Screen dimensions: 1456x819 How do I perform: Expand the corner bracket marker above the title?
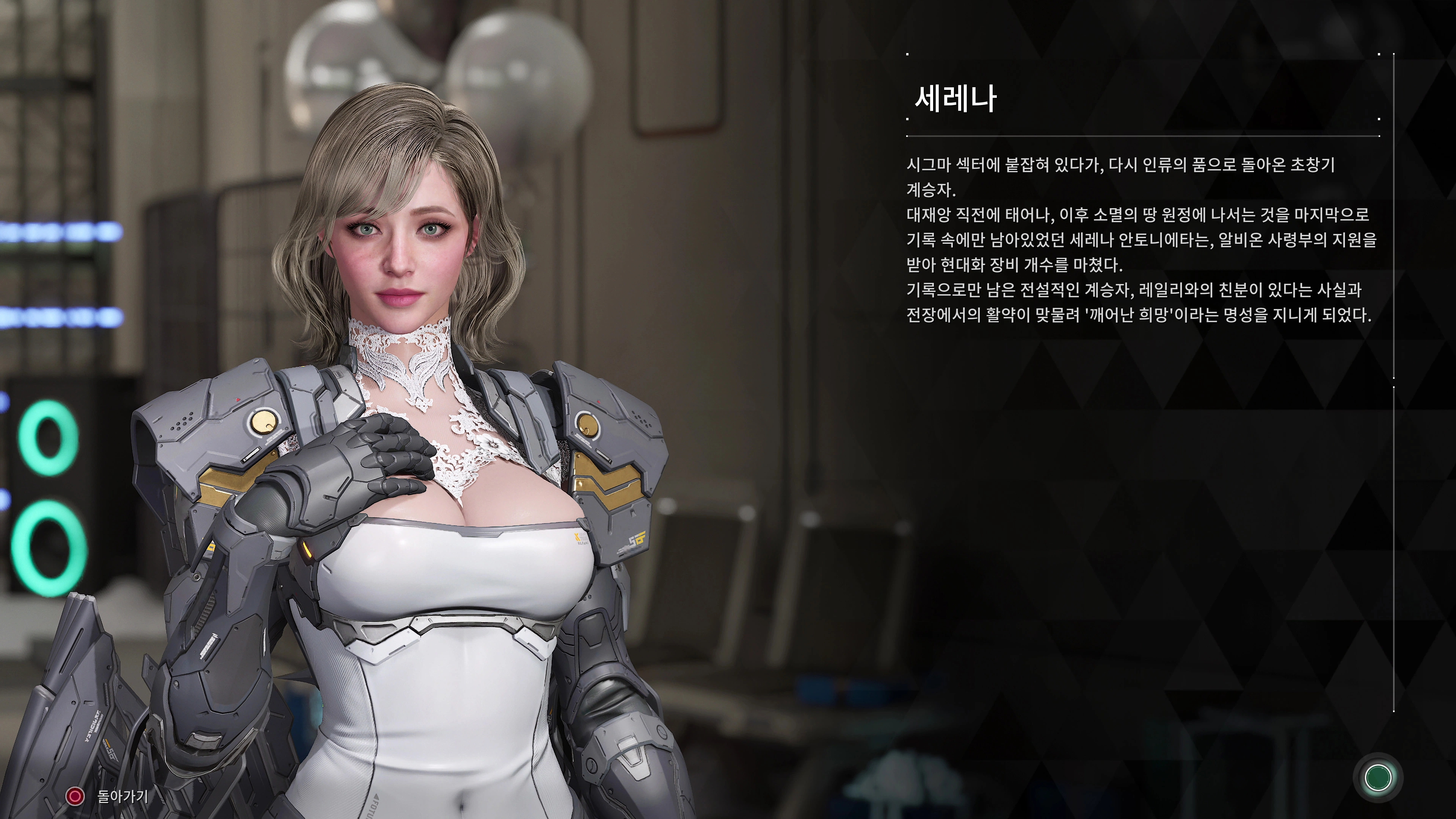pyautogui.click(x=908, y=55)
